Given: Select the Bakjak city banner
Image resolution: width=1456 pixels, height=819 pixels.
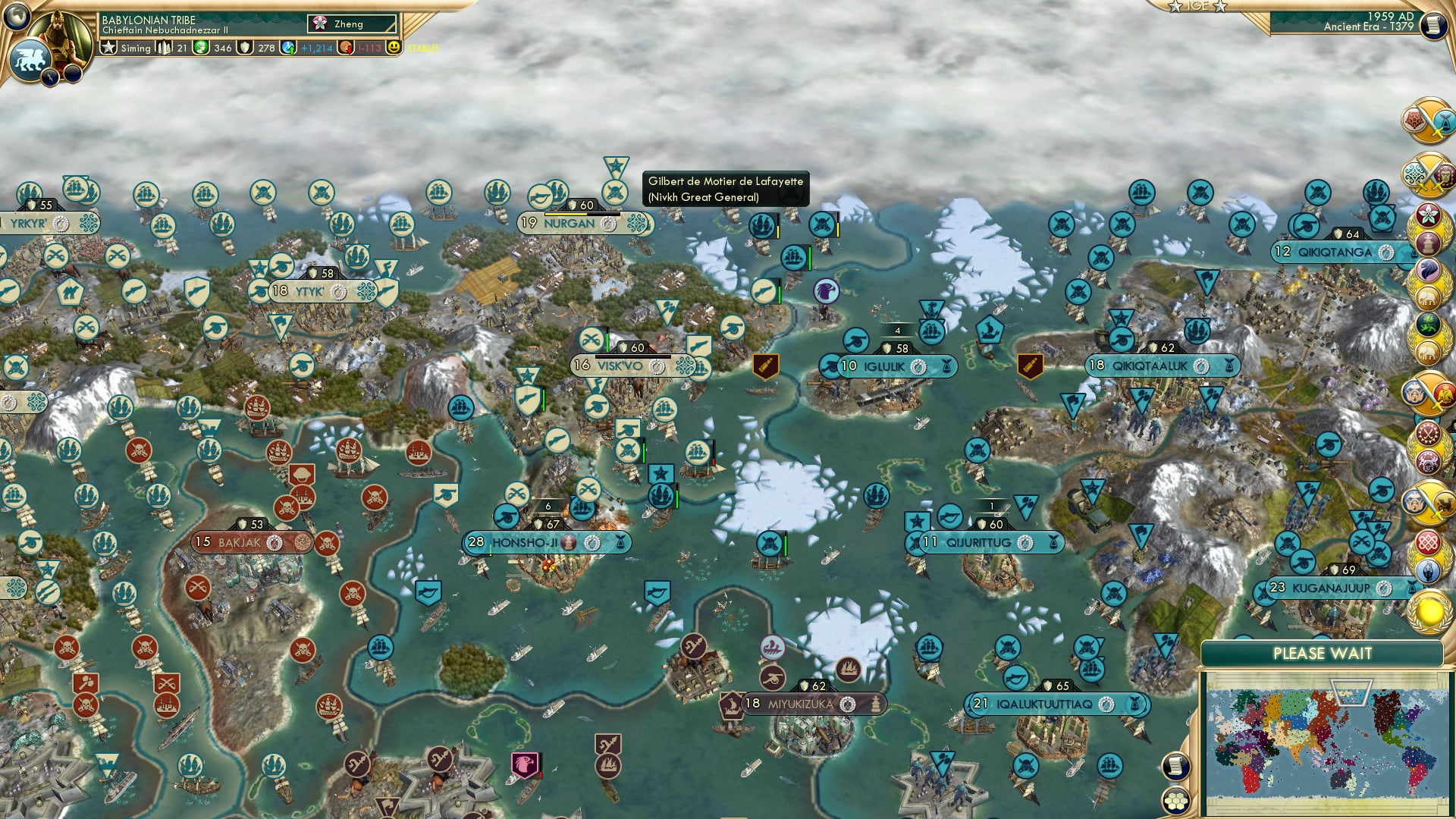Looking at the screenshot, I should click(240, 543).
